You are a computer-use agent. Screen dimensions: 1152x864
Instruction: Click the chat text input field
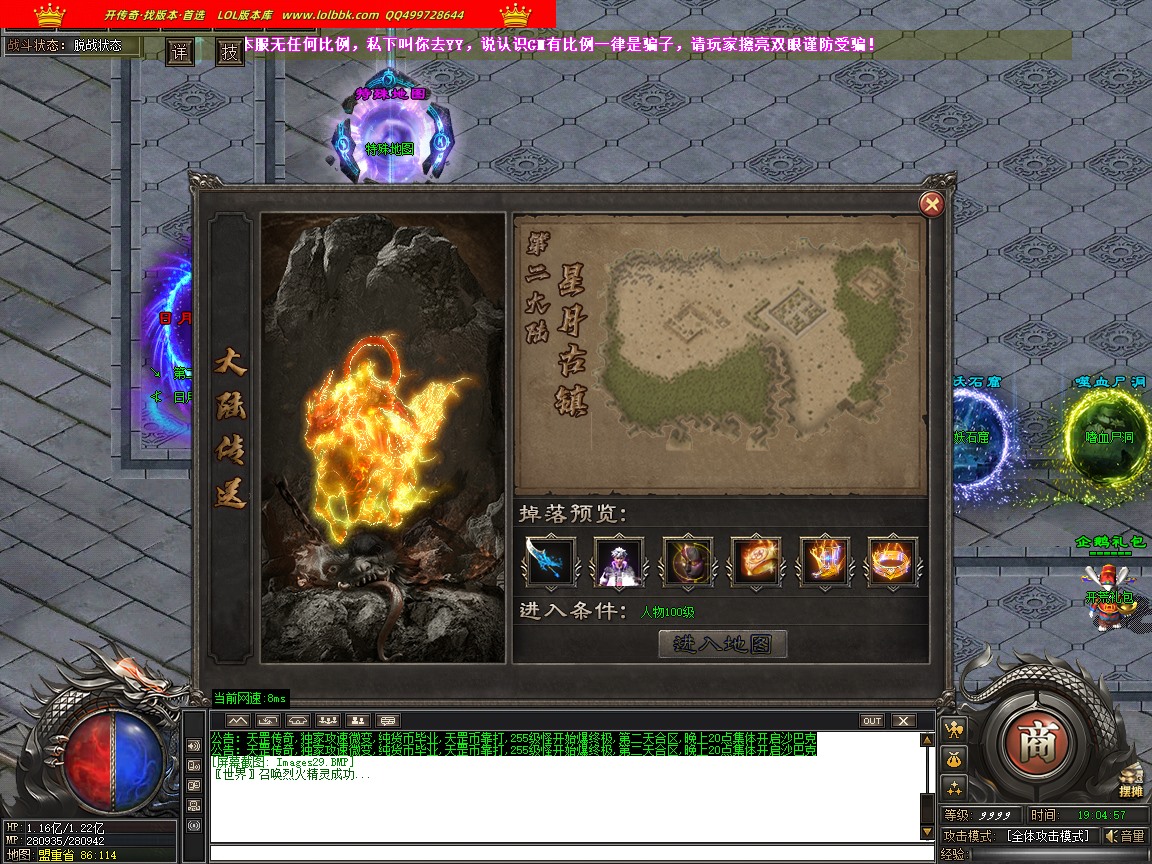click(570, 853)
